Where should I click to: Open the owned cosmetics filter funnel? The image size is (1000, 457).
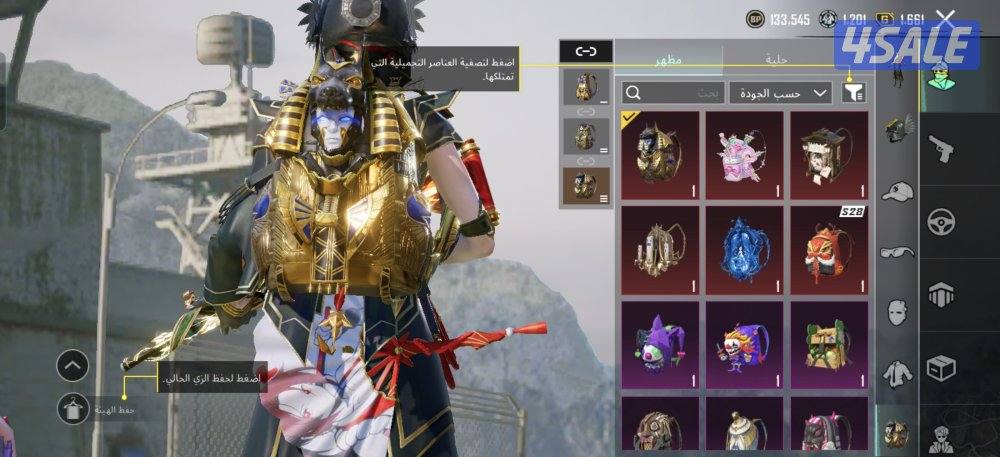tap(853, 93)
